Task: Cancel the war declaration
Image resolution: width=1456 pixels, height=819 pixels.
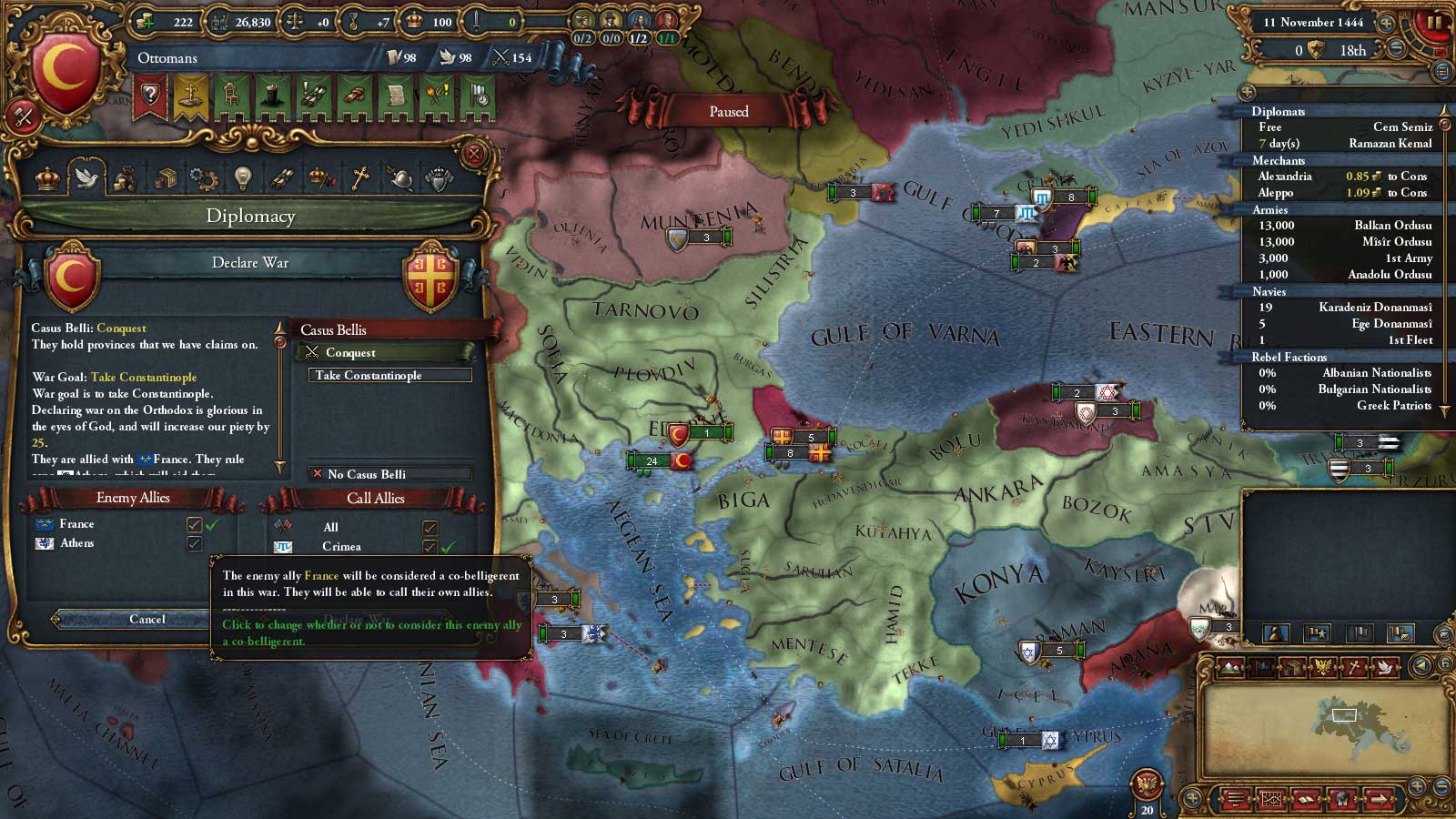Action: [146, 619]
